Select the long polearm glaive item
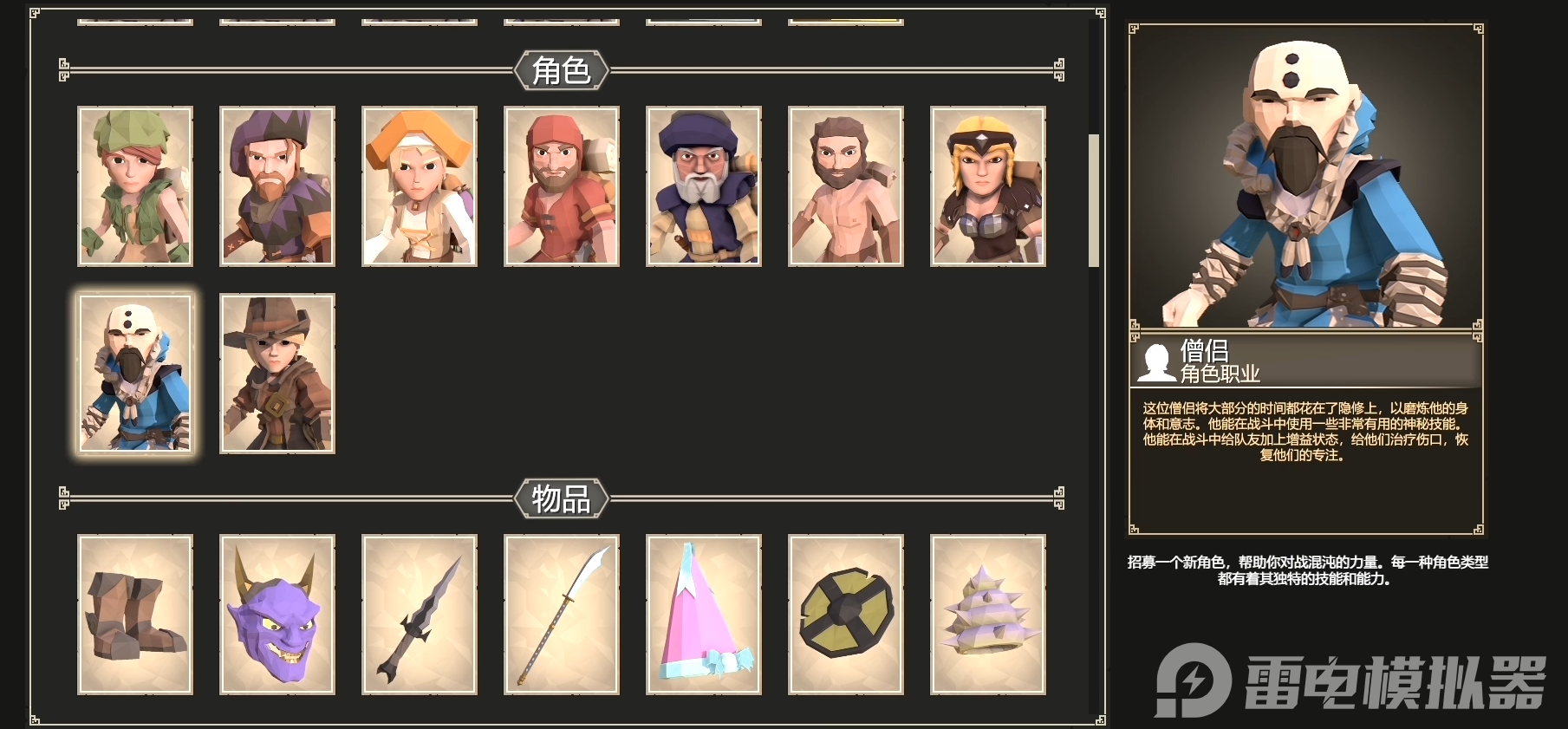The height and width of the screenshot is (729, 1568). pos(562,615)
